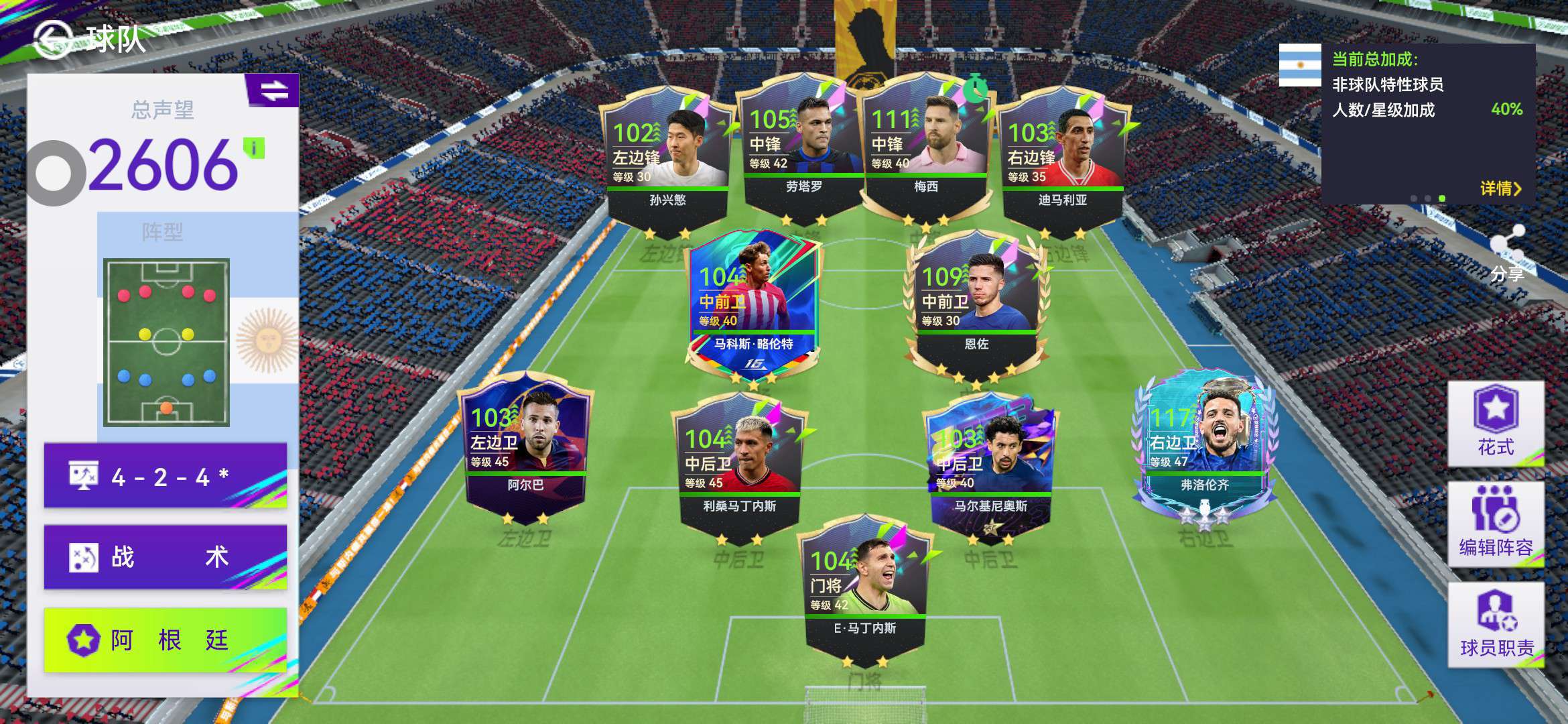Select the 阿根廷 team trait button
Image resolution: width=1568 pixels, height=724 pixels.
click(166, 640)
